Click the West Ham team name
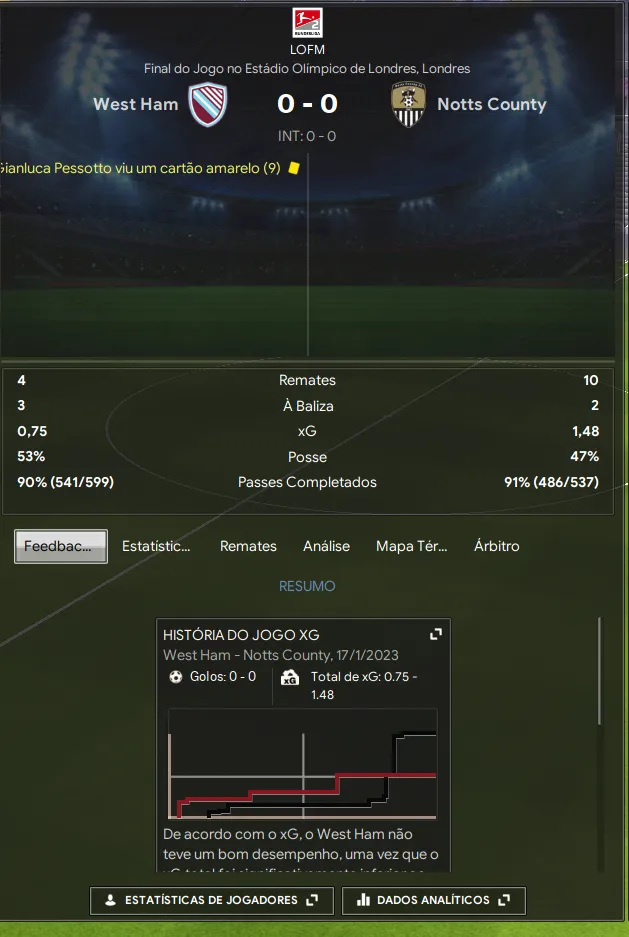Viewport: 629px width, 937px height. click(135, 104)
